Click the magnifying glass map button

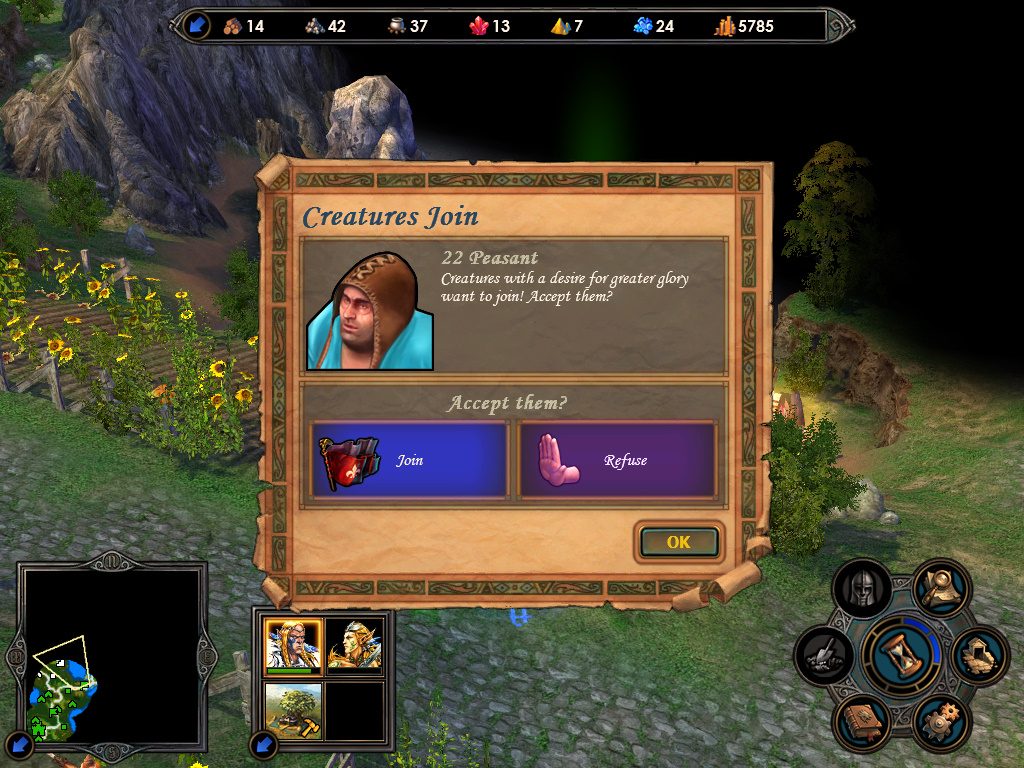click(941, 588)
